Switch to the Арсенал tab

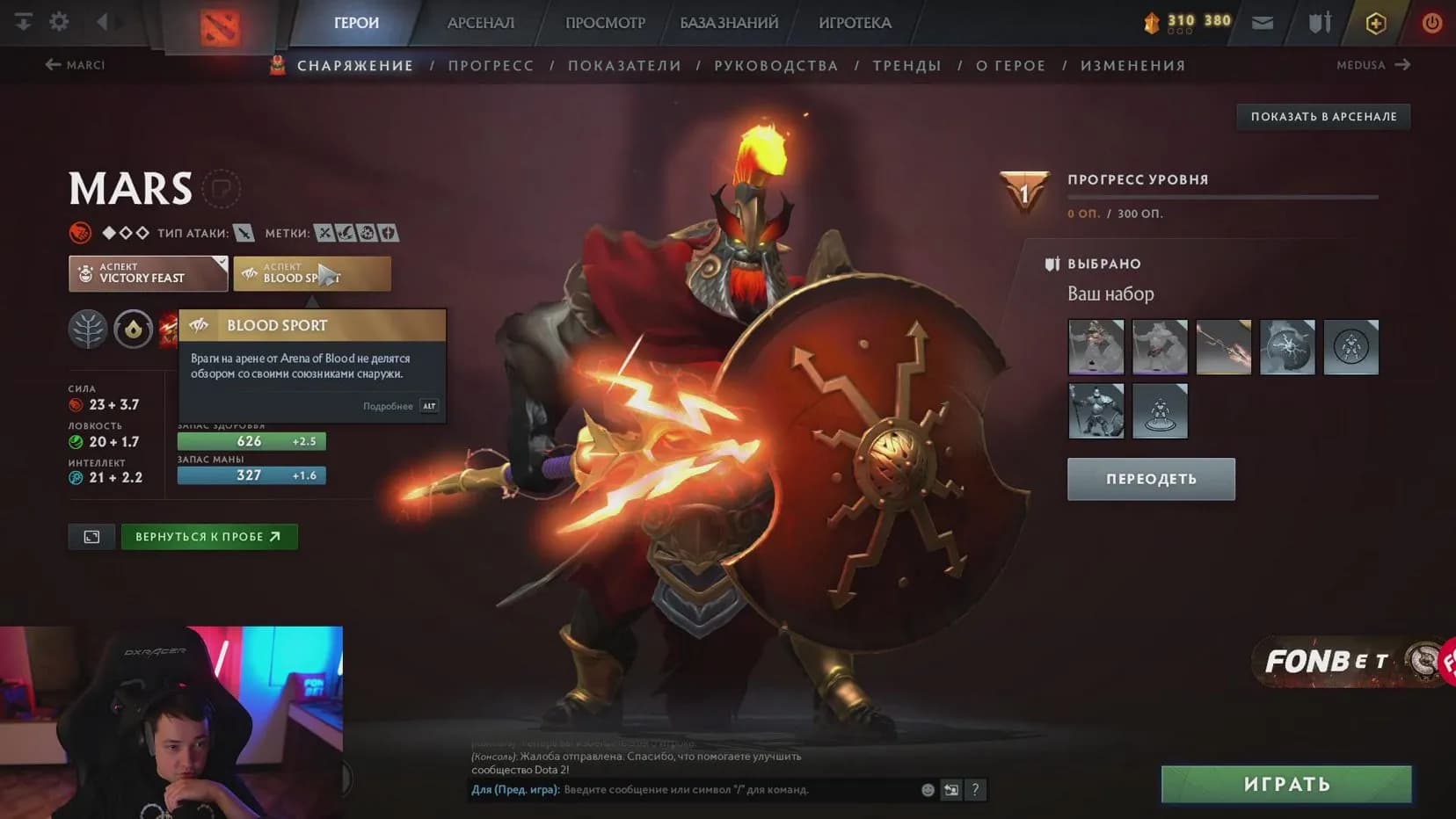pos(480,23)
